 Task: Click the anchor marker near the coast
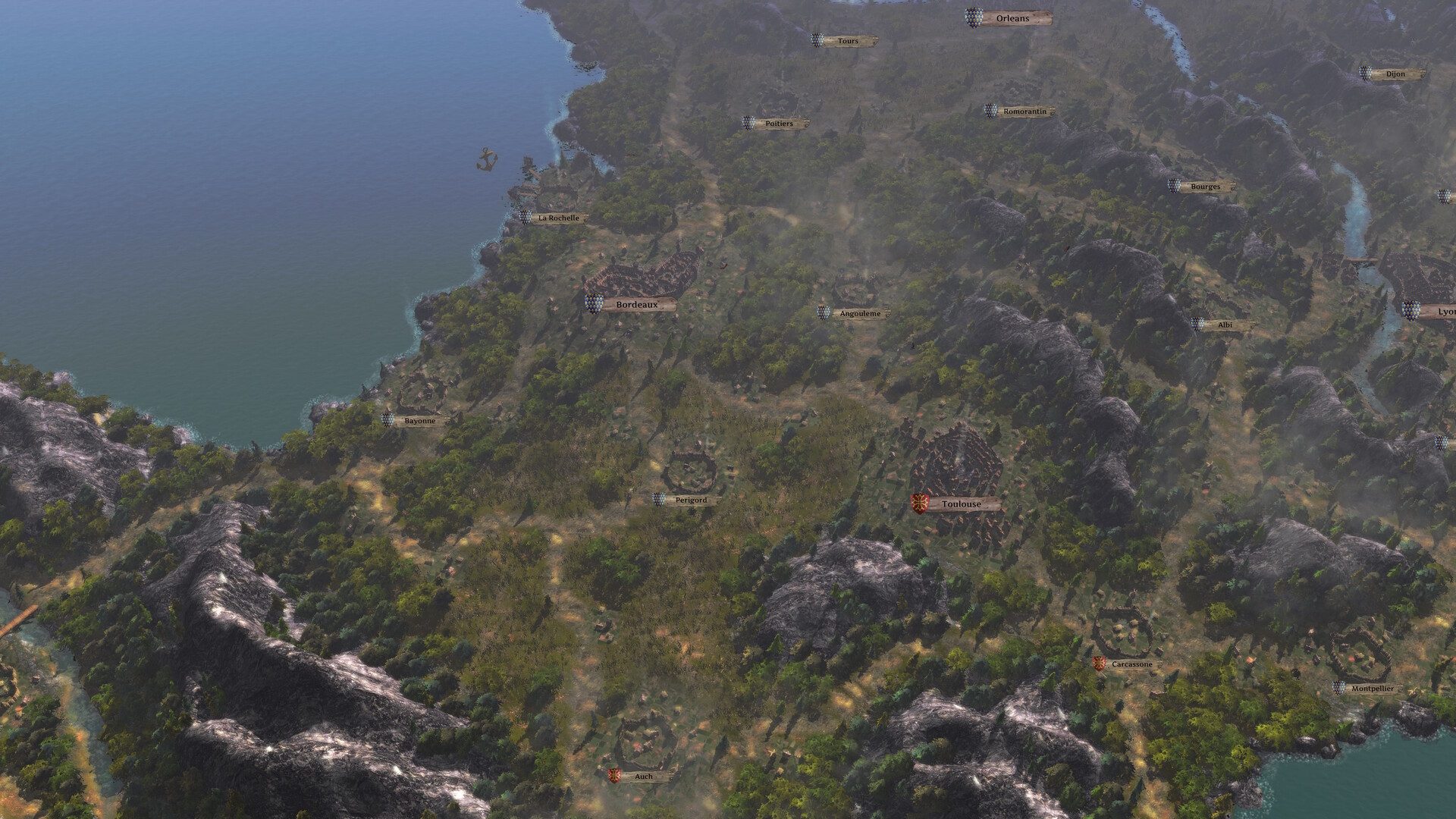click(486, 159)
